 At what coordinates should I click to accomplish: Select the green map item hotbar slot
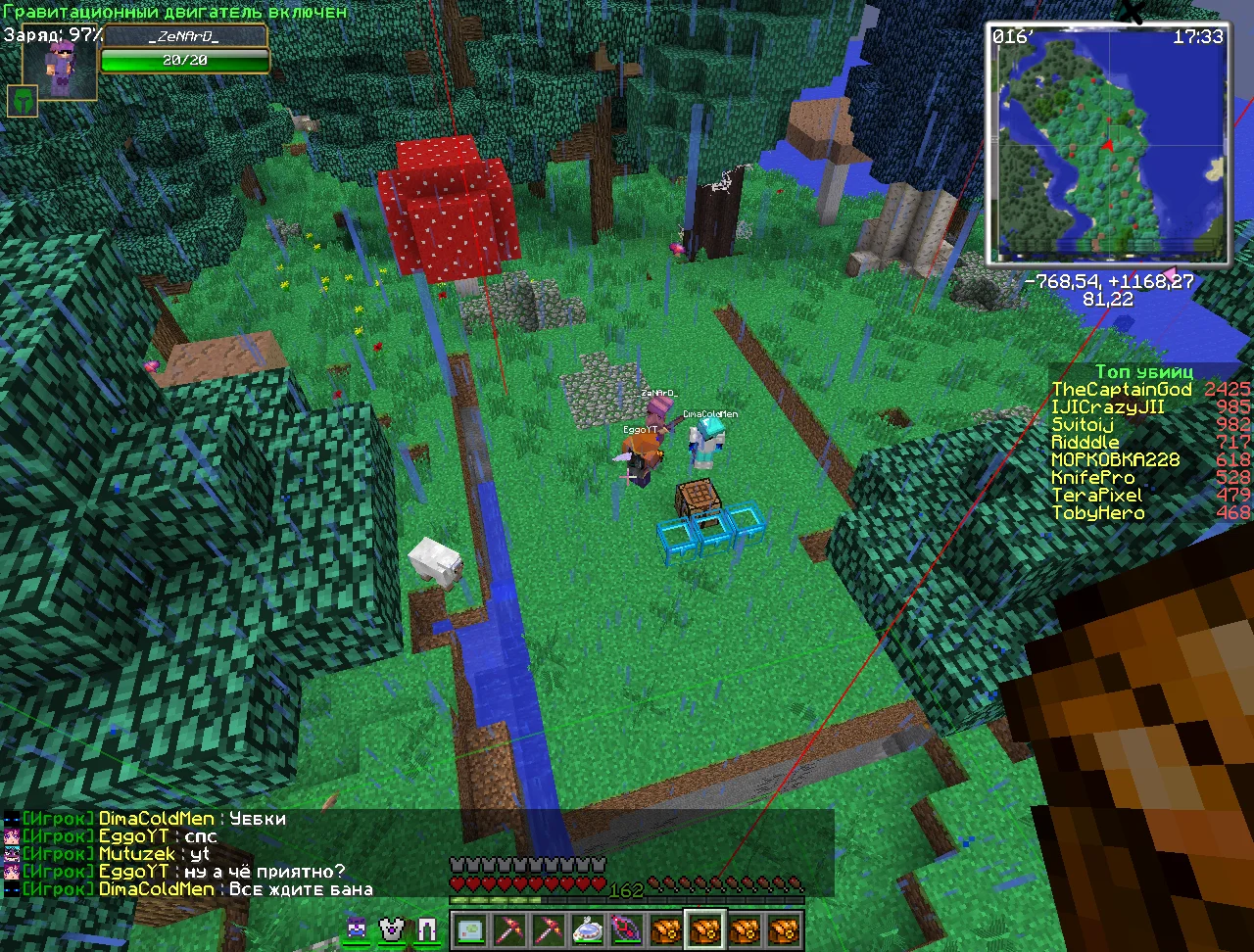pos(470,929)
